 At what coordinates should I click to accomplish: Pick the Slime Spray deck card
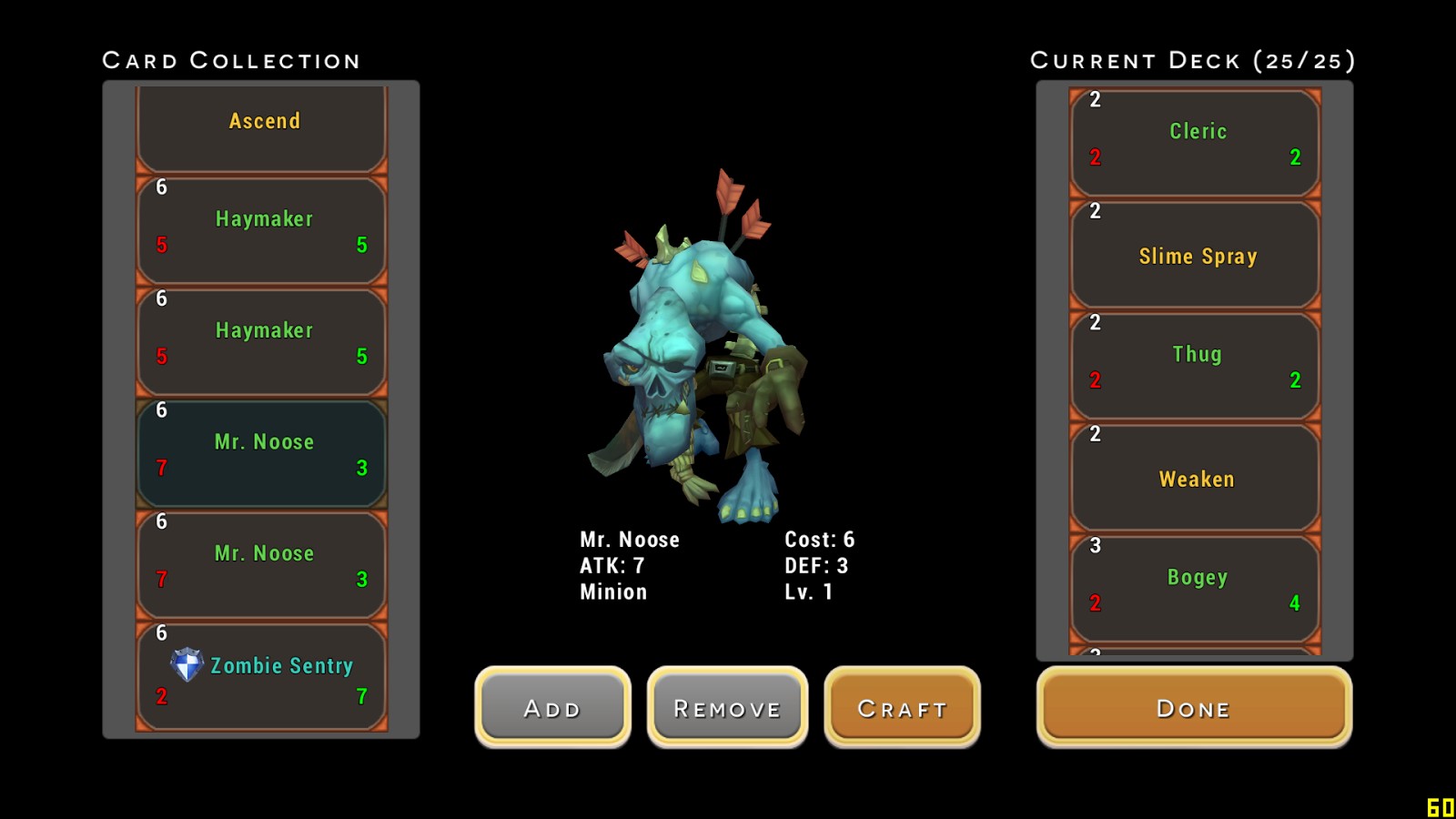[1195, 255]
